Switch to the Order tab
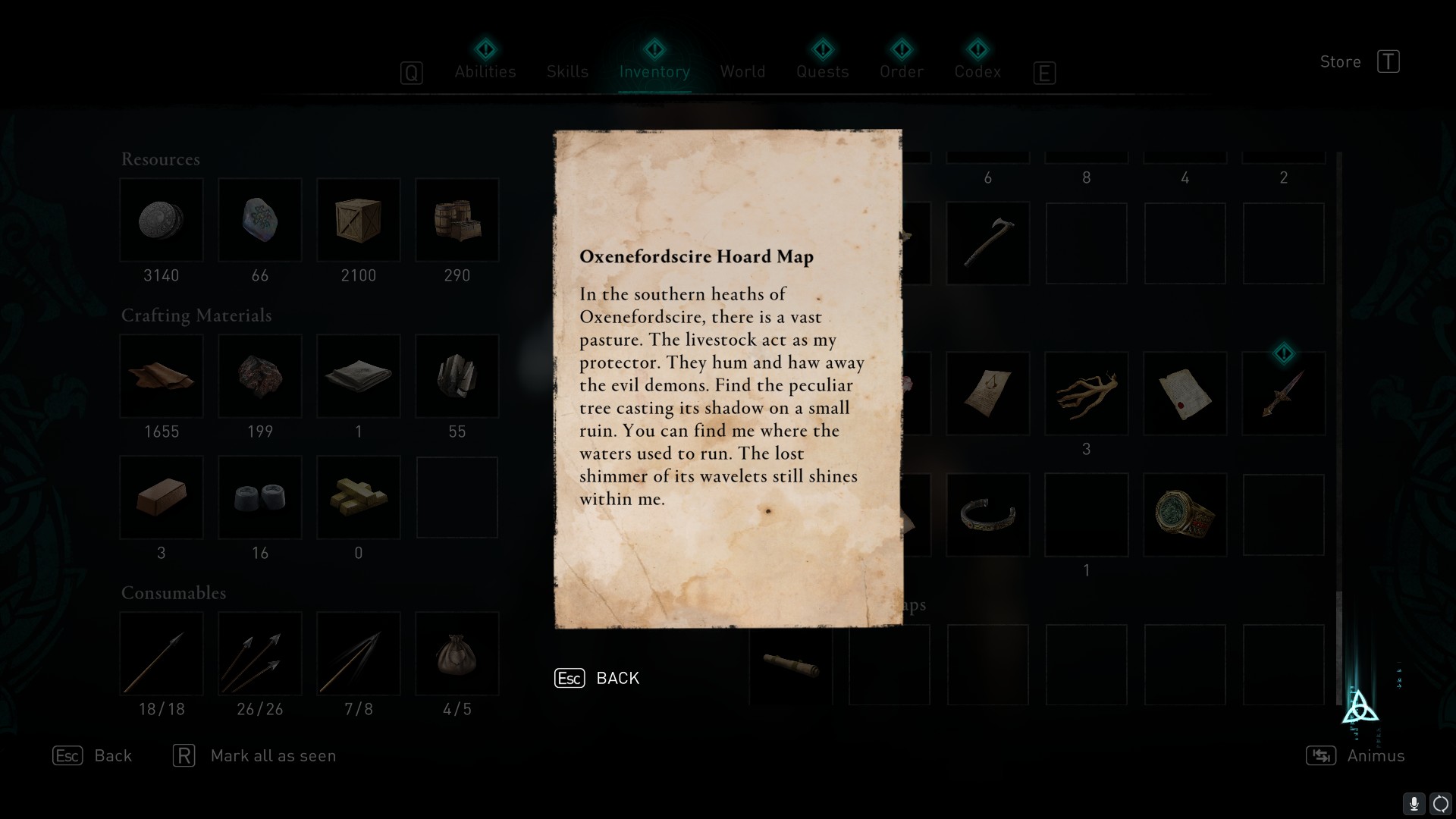The image size is (1456, 819). [x=902, y=71]
